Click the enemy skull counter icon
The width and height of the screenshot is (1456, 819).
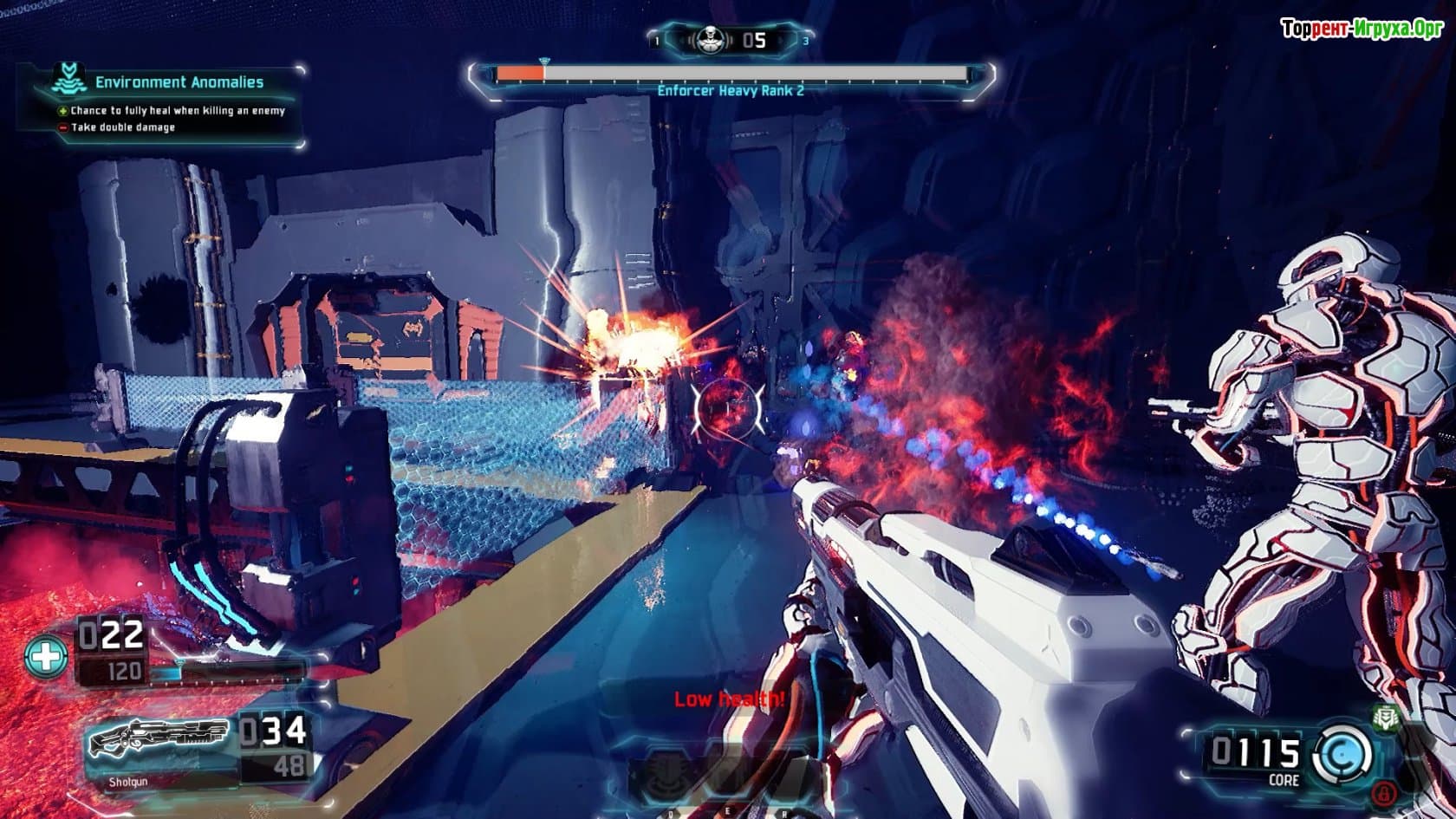click(x=710, y=40)
